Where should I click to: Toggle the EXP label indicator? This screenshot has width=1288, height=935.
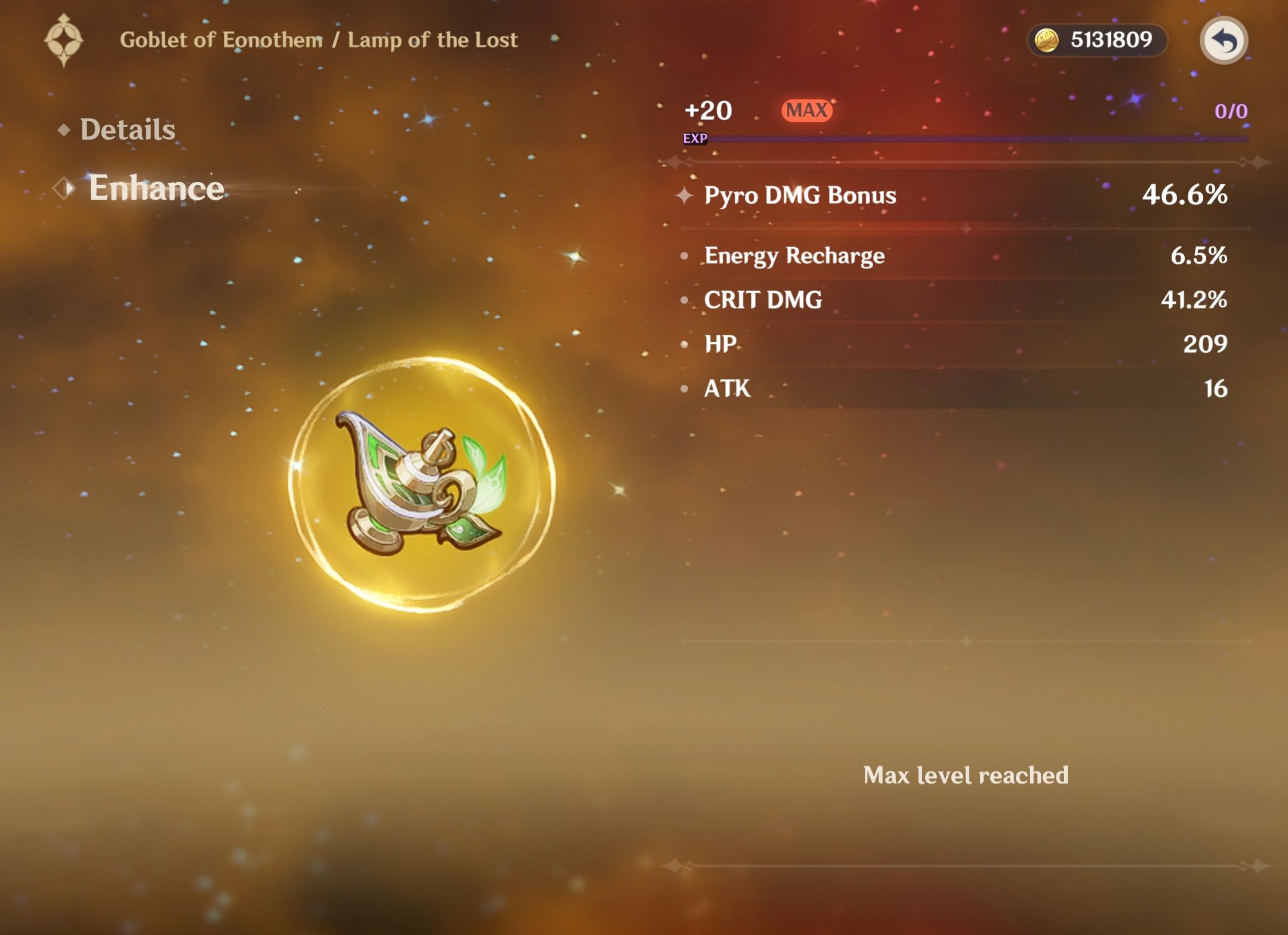[x=695, y=138]
